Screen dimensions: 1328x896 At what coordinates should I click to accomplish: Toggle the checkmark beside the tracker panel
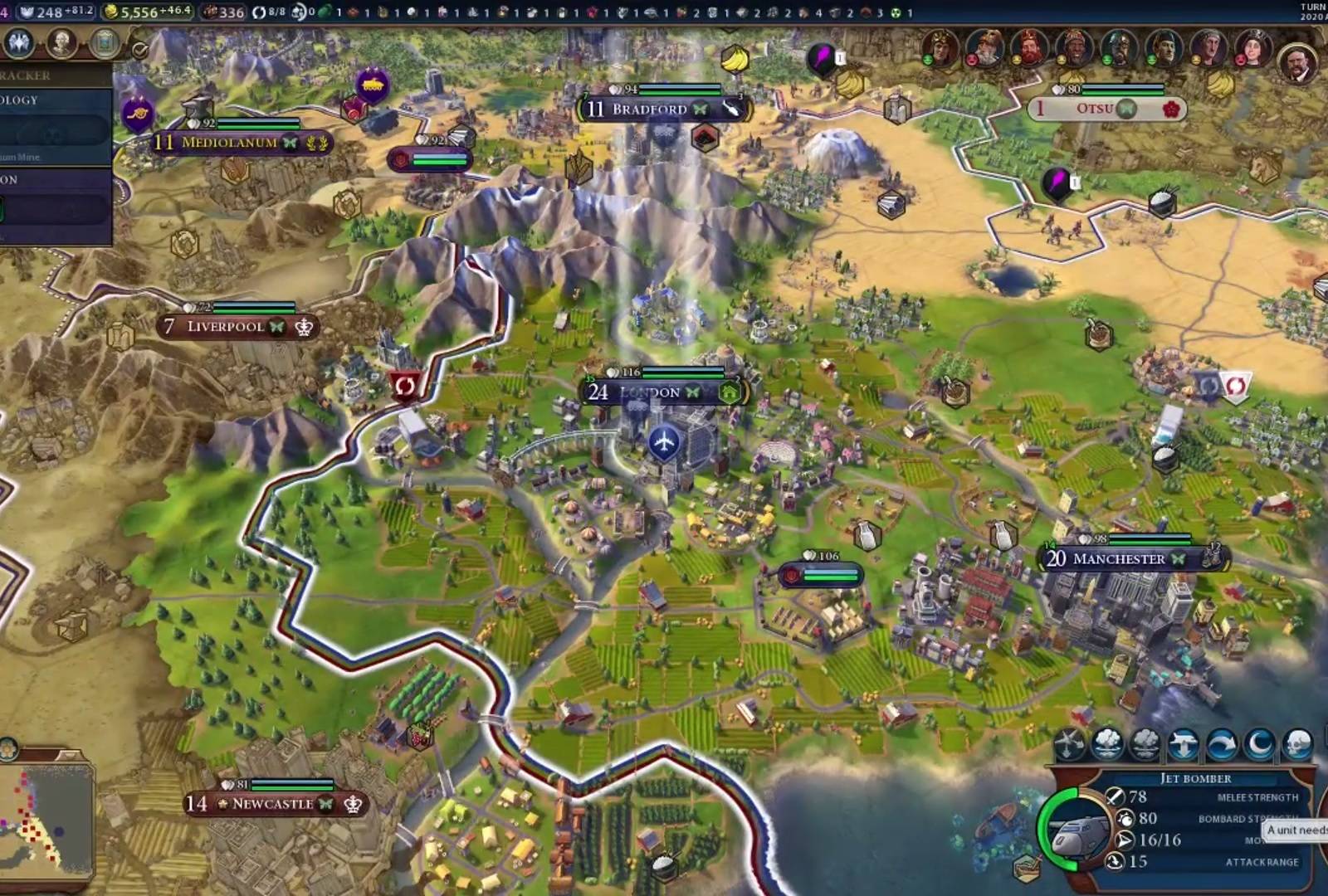[139, 50]
